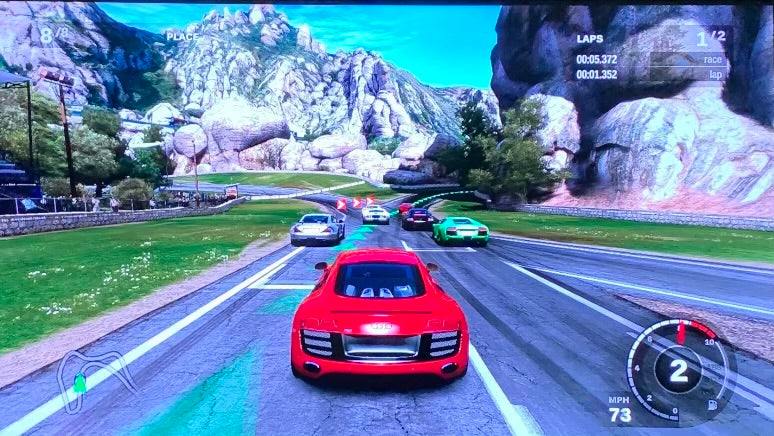Select the tachometer gear dial
774x436 pixels.
click(x=677, y=369)
